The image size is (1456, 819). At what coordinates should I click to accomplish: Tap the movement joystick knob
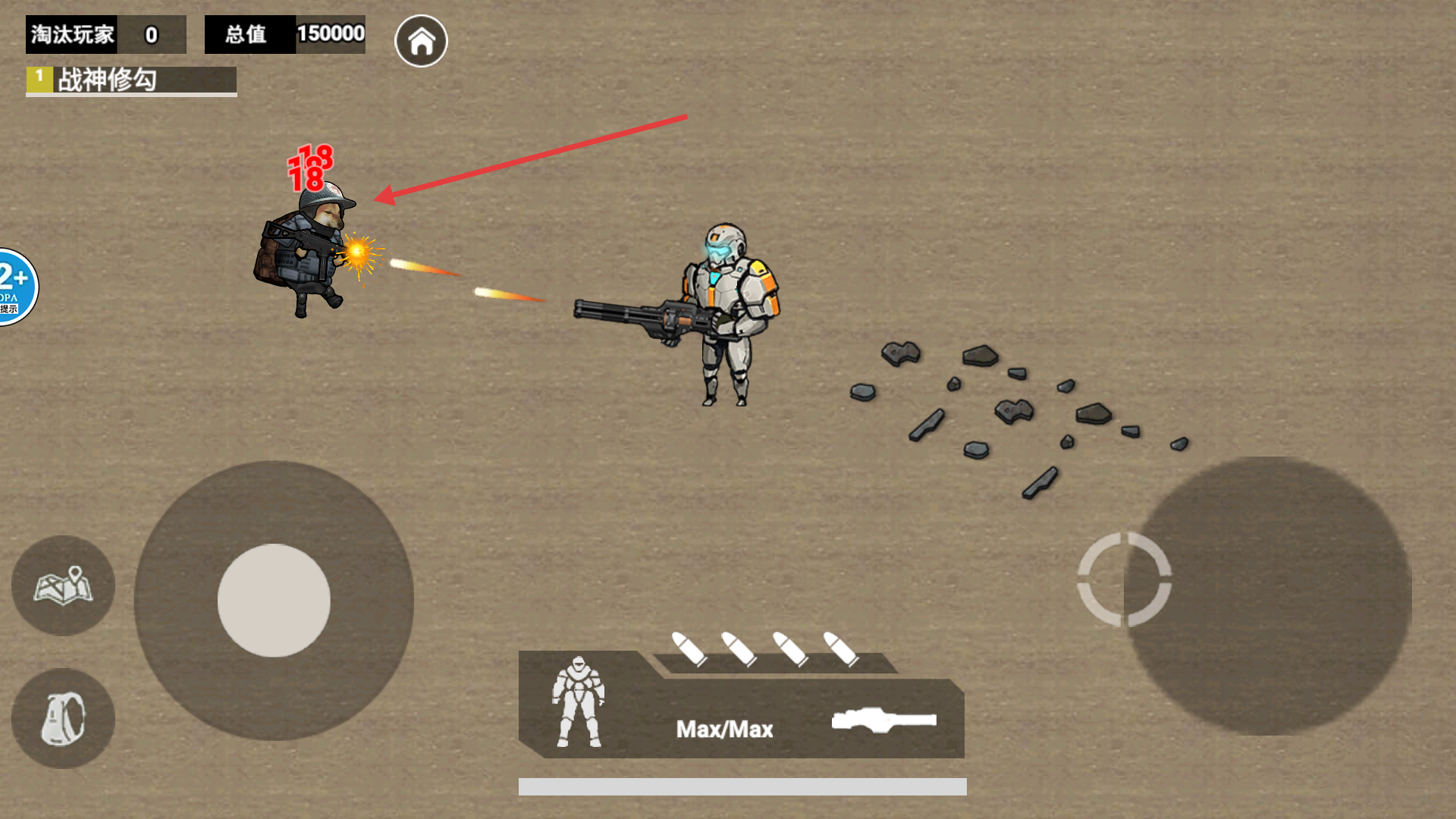(274, 600)
